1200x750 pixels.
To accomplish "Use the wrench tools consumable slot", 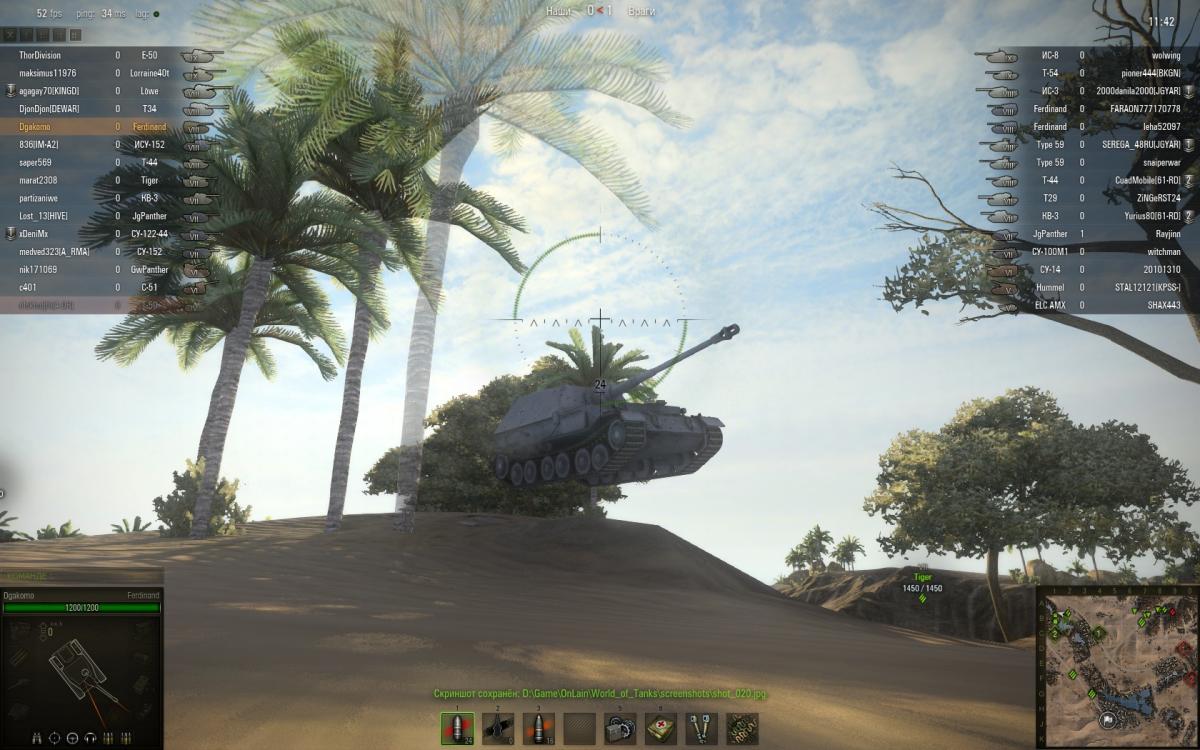I will (x=701, y=728).
